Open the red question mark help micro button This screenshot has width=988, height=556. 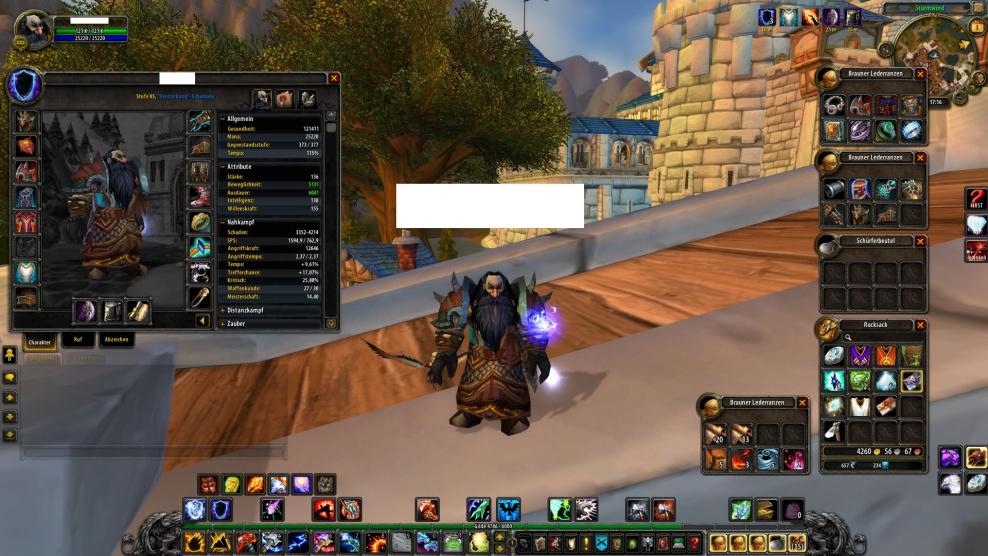[689, 543]
